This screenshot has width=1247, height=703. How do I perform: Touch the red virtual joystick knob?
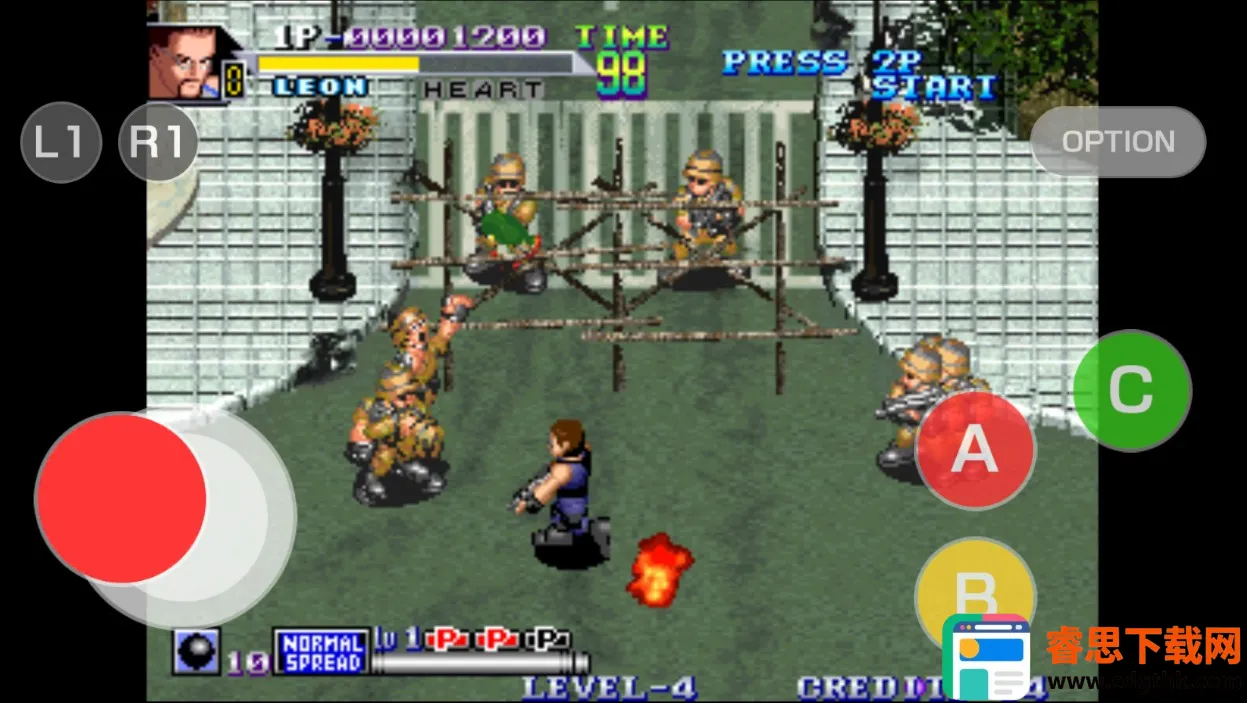[x=121, y=498]
